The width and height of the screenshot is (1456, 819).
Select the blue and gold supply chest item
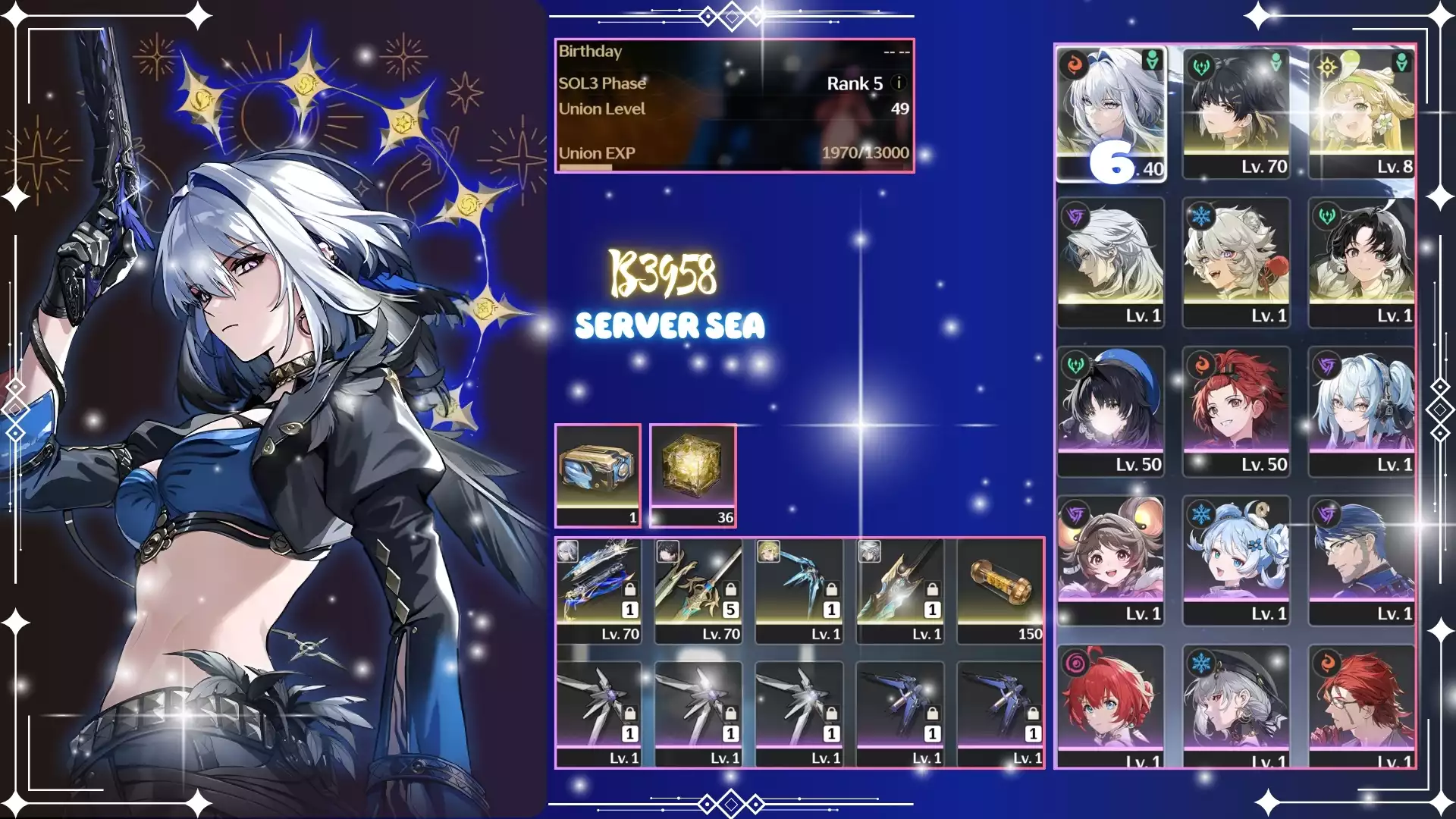[x=598, y=474]
